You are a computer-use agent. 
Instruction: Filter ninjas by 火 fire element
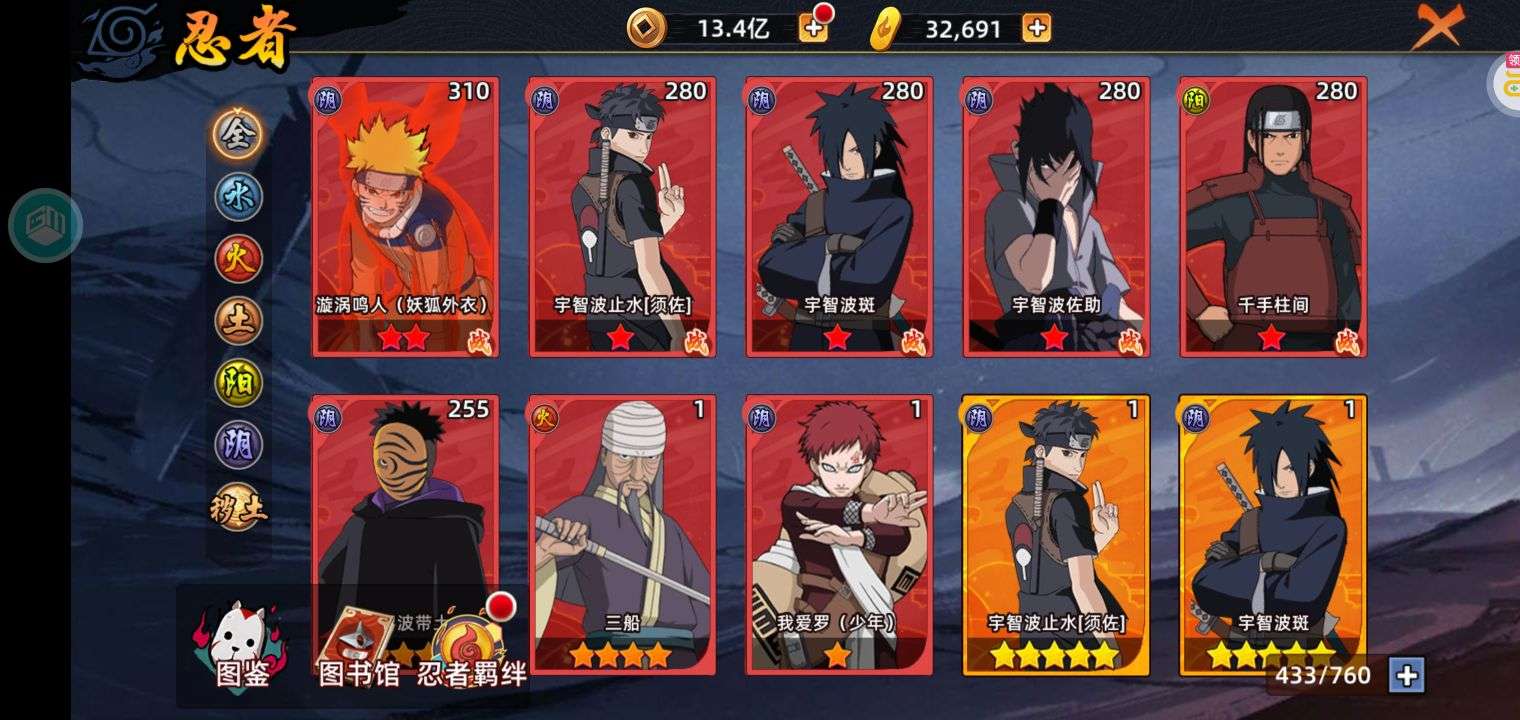pyautogui.click(x=238, y=259)
